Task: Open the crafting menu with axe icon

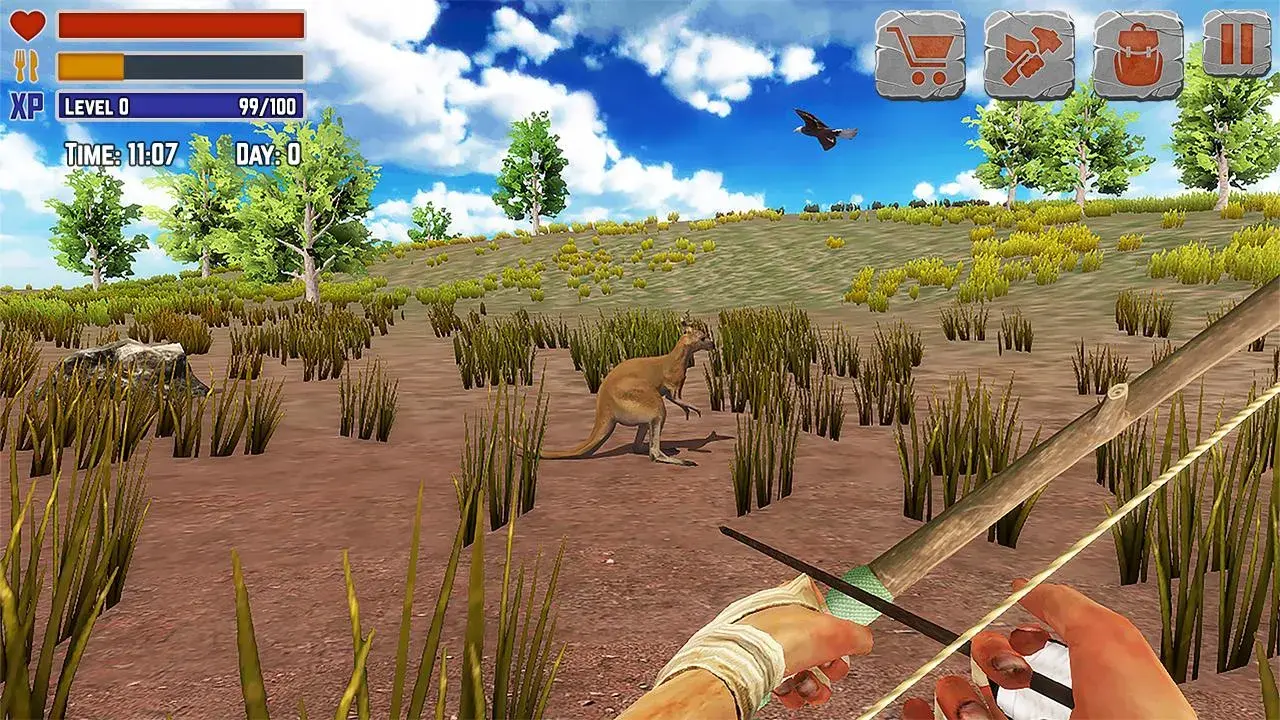Action: [1029, 55]
